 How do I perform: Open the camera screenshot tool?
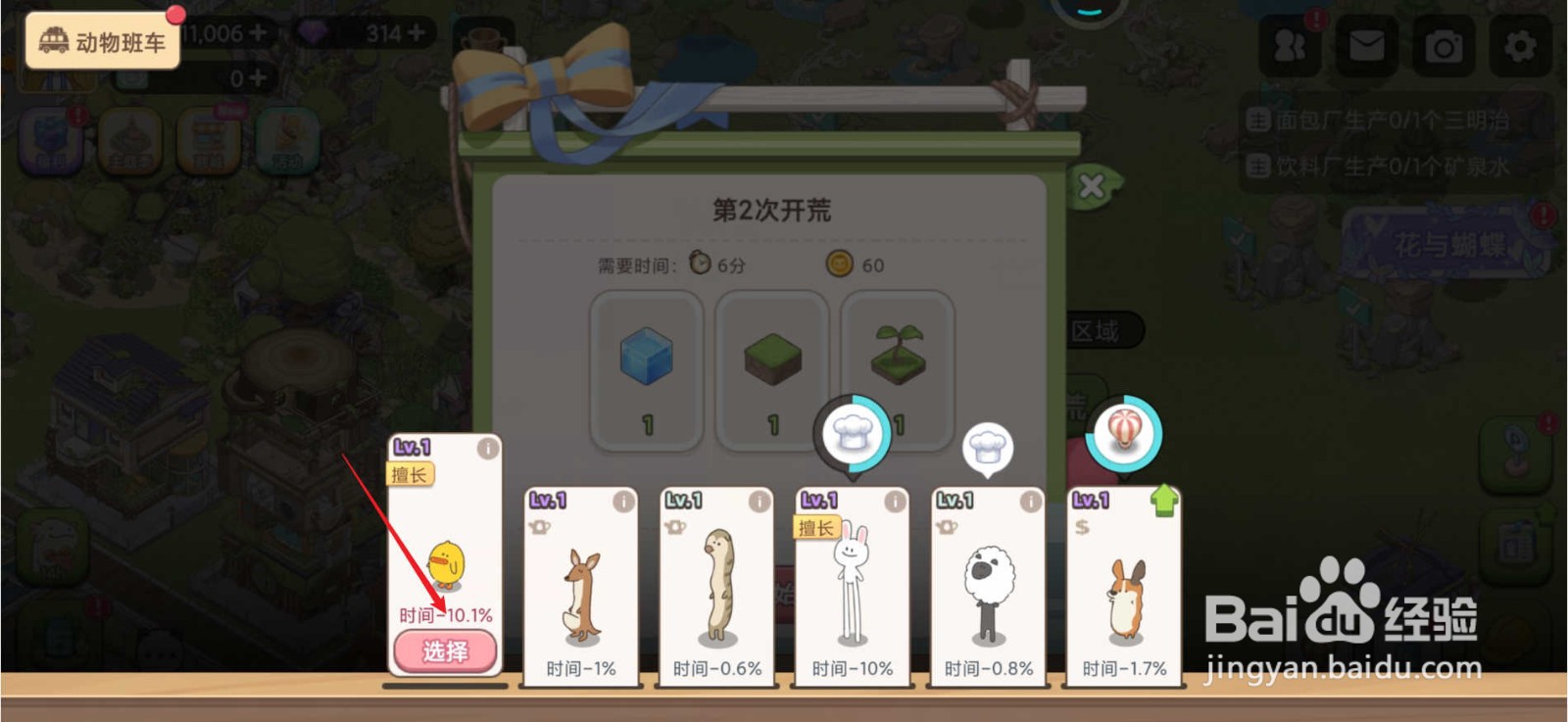coord(1444,44)
